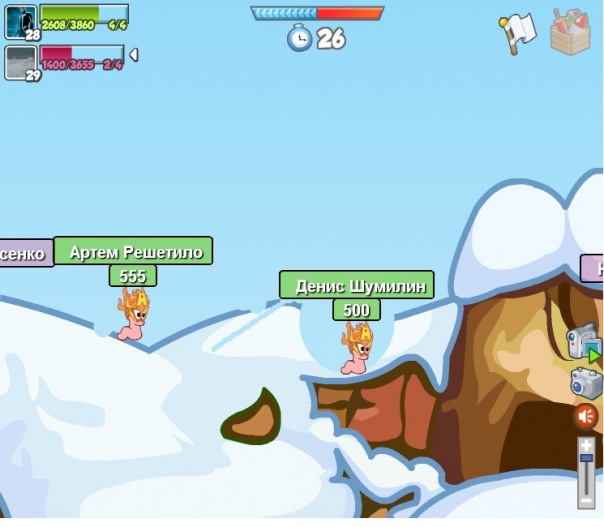Click the zoom slider's plus button
604x527 pixels.
(586, 444)
